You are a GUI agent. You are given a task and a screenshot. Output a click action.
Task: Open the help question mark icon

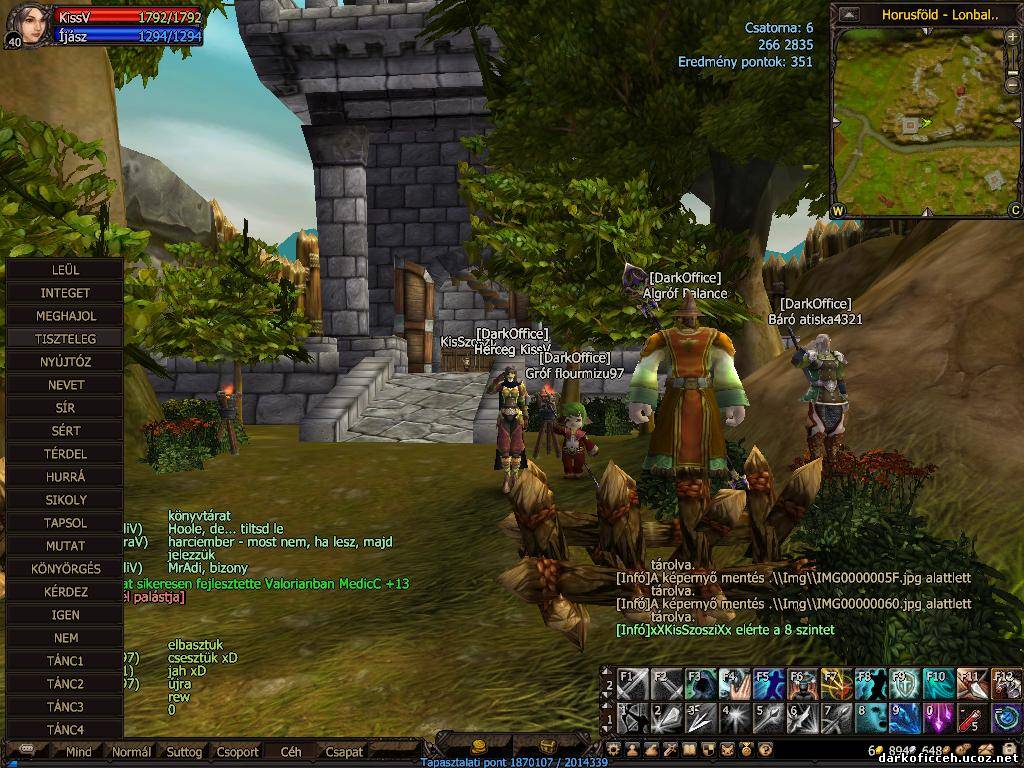765,748
